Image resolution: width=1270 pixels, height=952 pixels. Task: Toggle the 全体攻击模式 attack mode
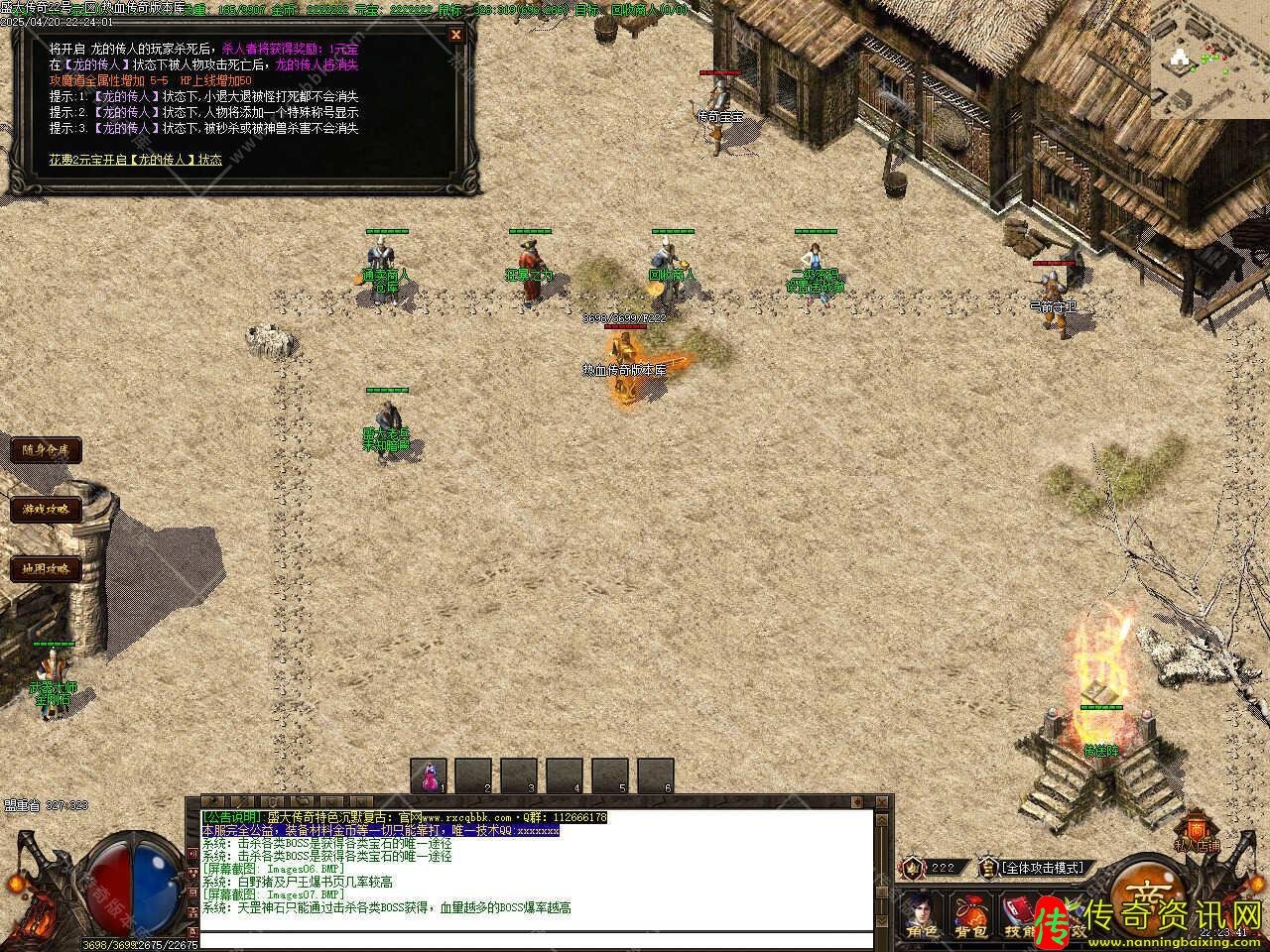tap(1042, 868)
